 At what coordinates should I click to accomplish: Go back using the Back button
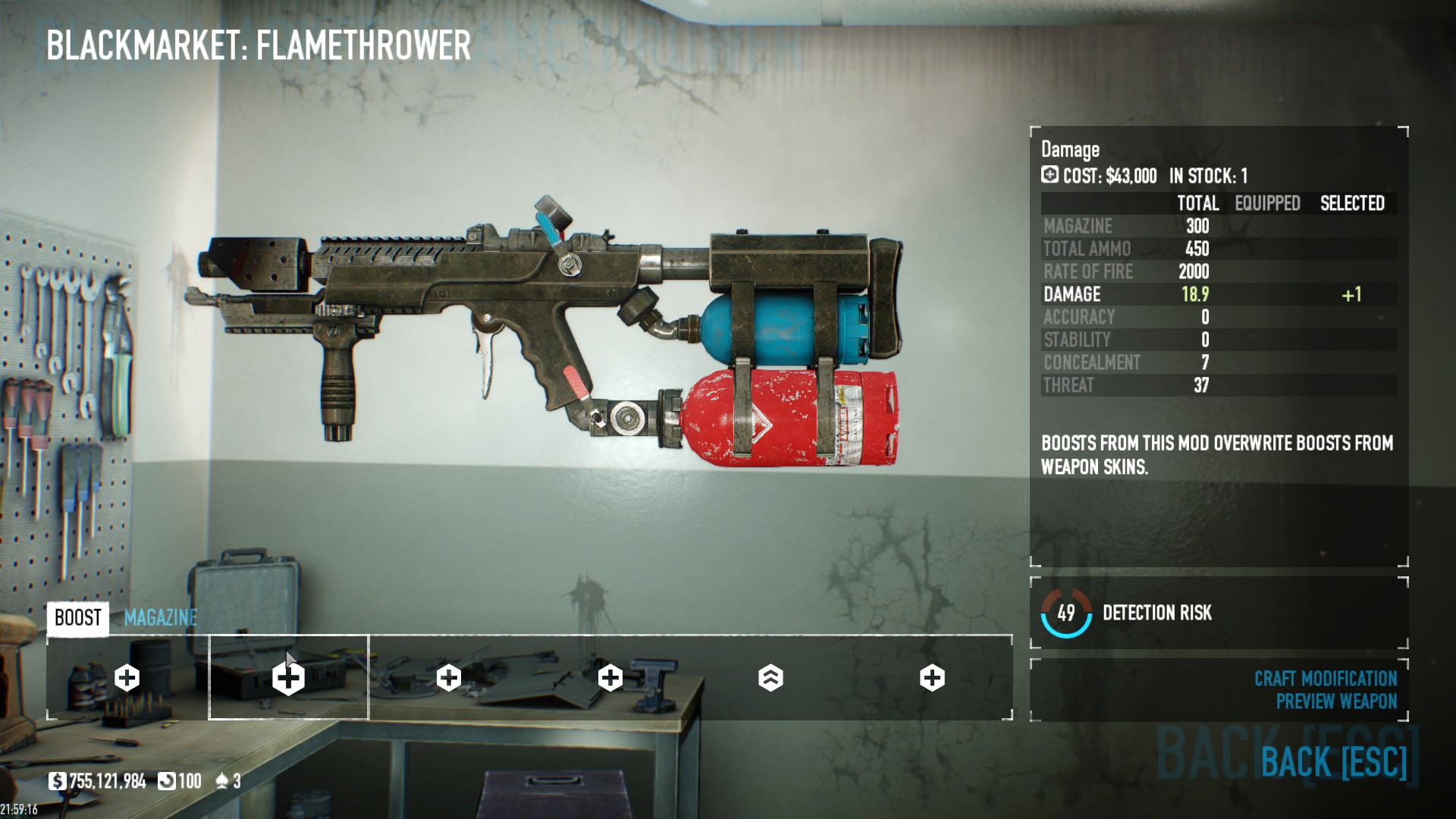tap(1333, 761)
